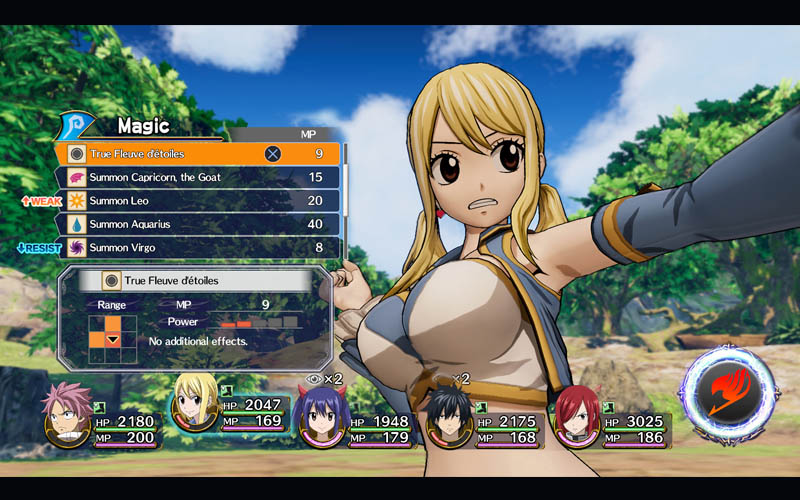This screenshot has width=800, height=500.
Task: Click the magic list scrollbar
Action: point(345,200)
